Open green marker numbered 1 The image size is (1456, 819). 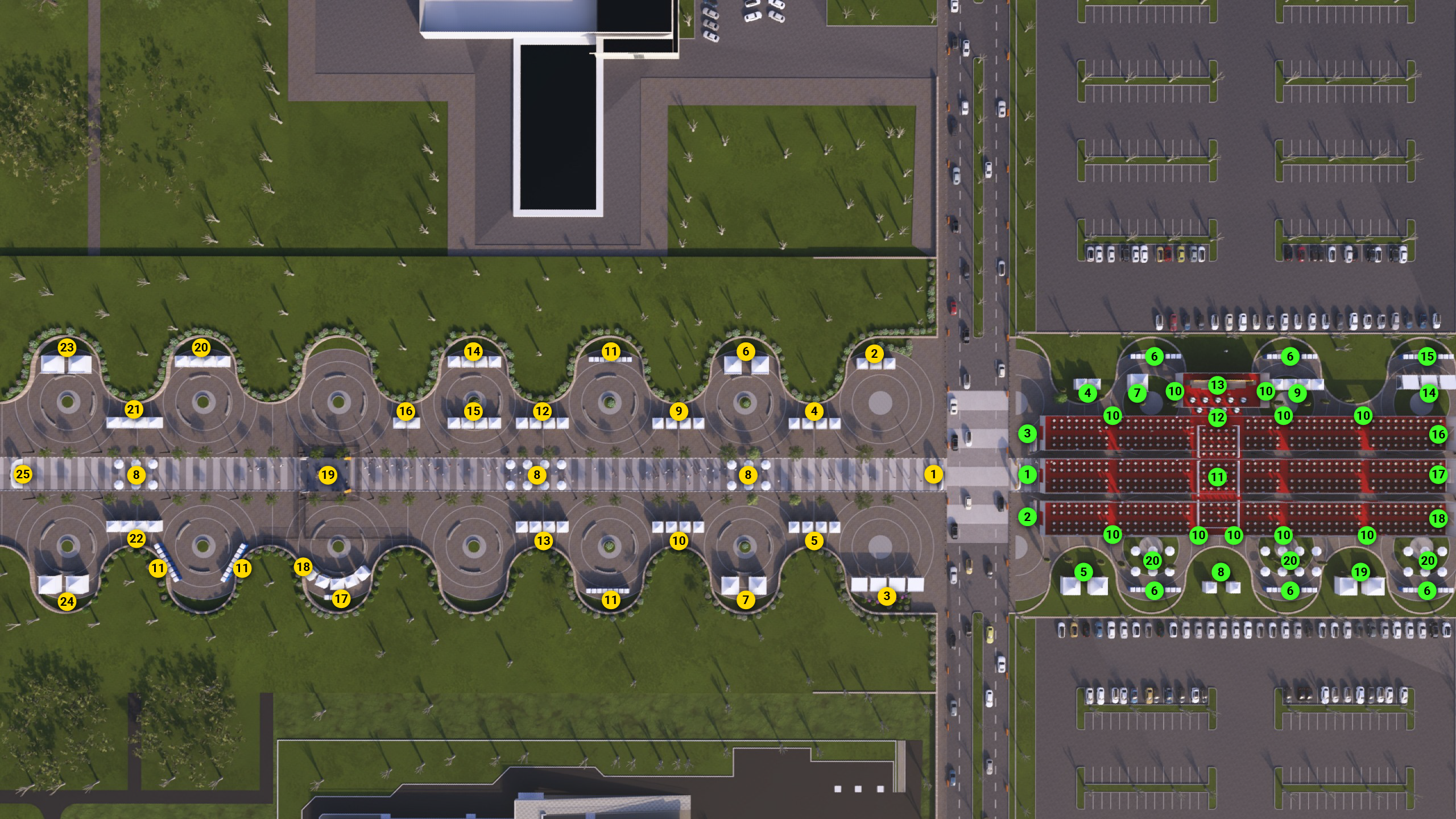pos(1027,474)
